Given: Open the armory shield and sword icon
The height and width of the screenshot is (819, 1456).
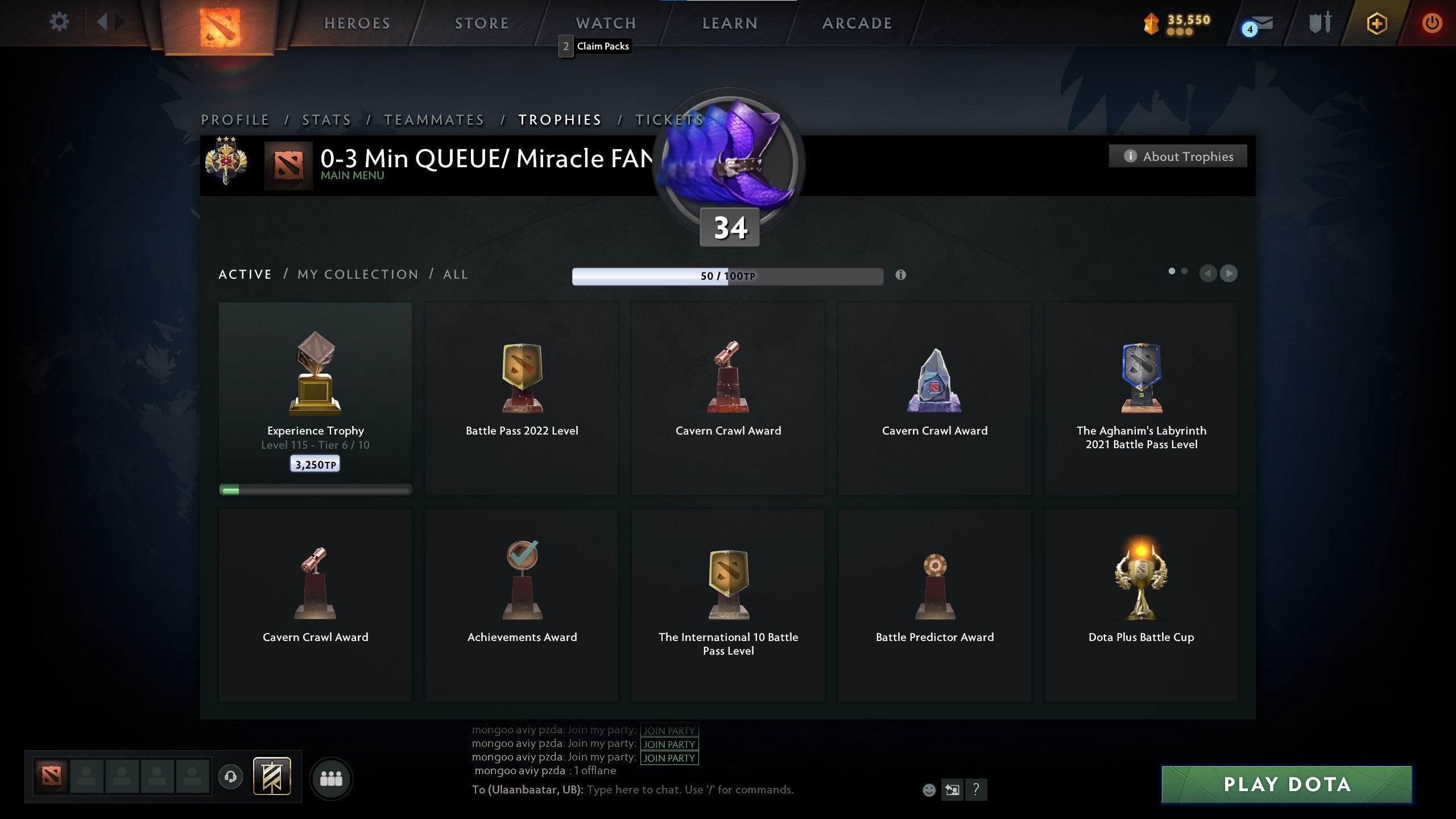Looking at the screenshot, I should coord(1319,23).
